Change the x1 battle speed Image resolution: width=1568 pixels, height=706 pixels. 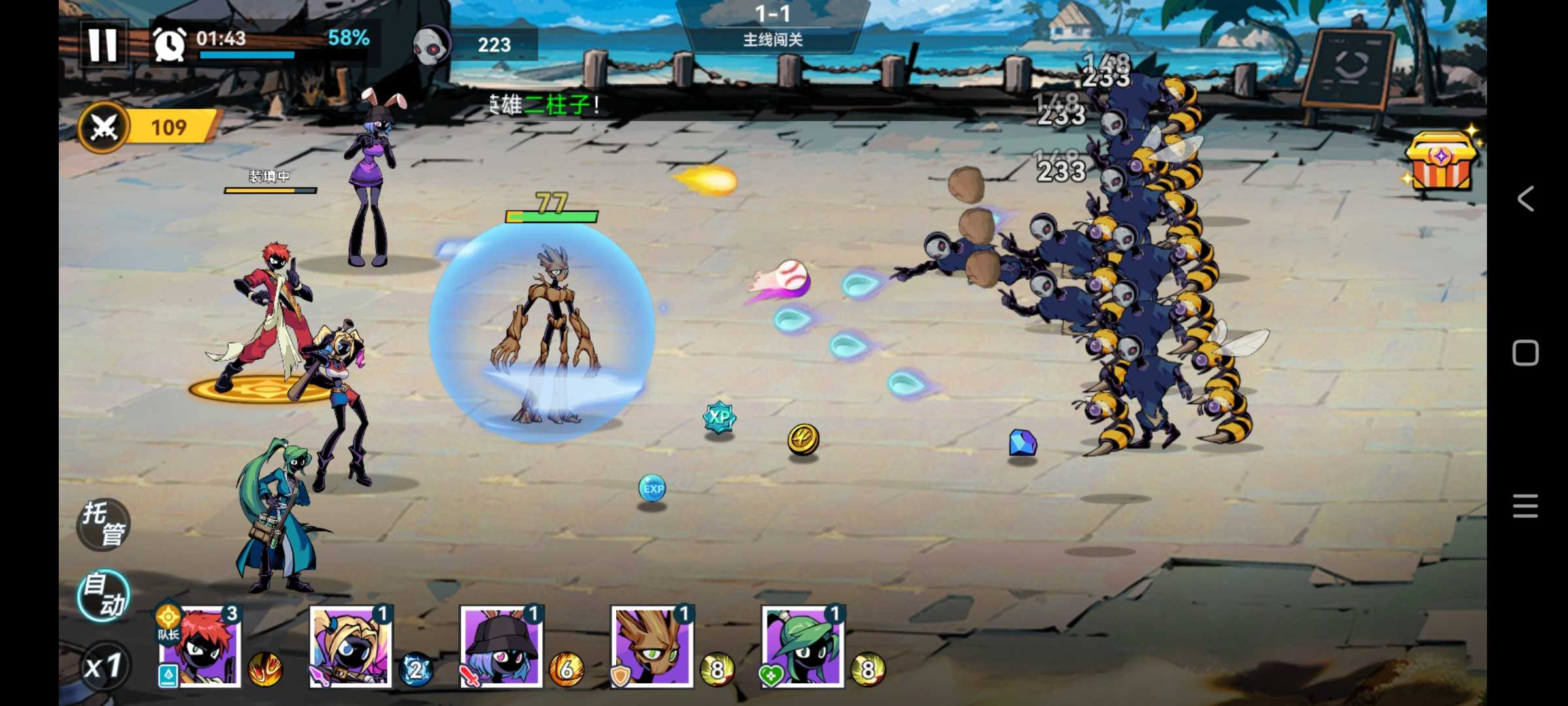click(x=103, y=666)
